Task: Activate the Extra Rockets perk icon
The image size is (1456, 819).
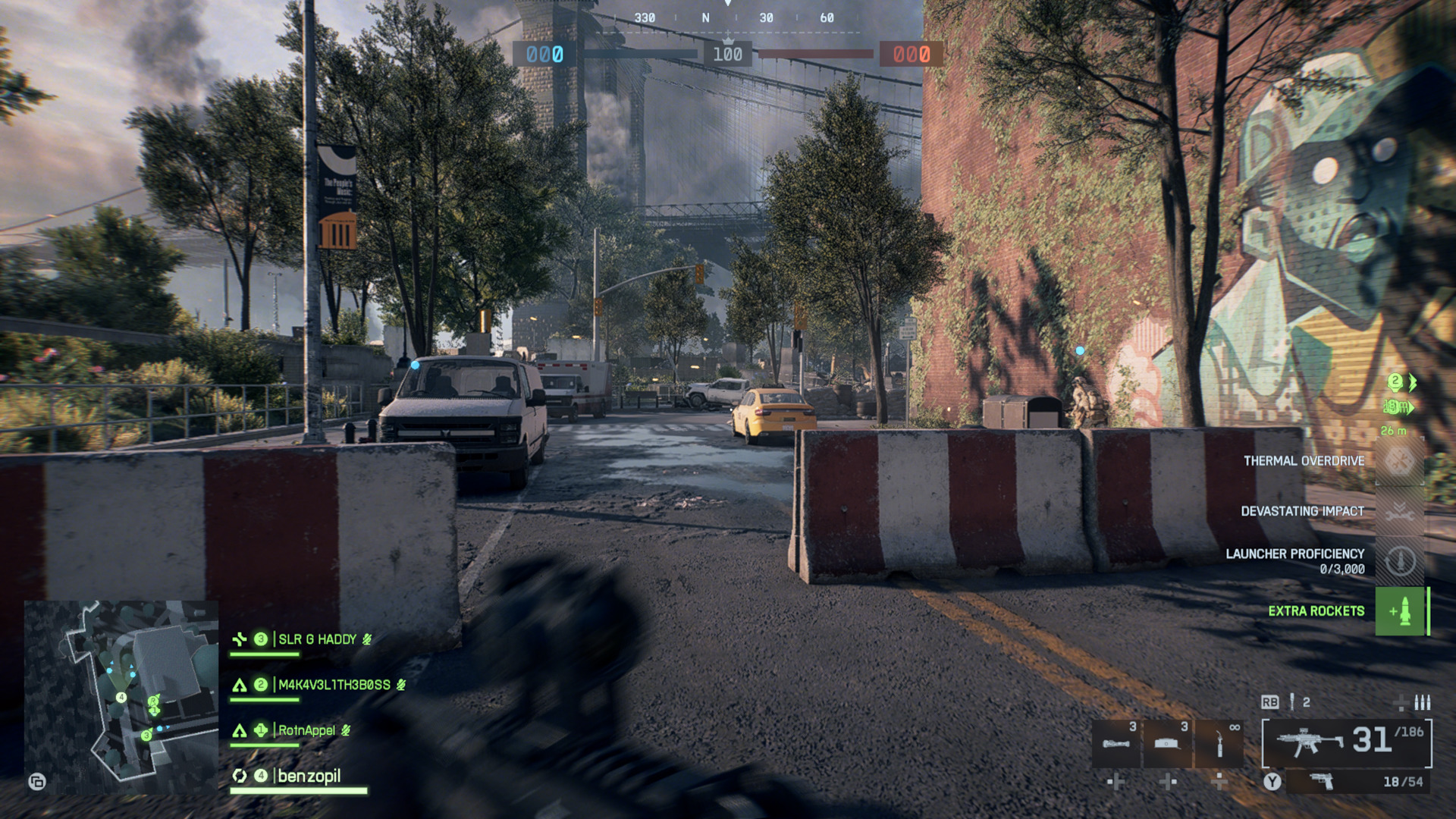Action: point(1400,611)
